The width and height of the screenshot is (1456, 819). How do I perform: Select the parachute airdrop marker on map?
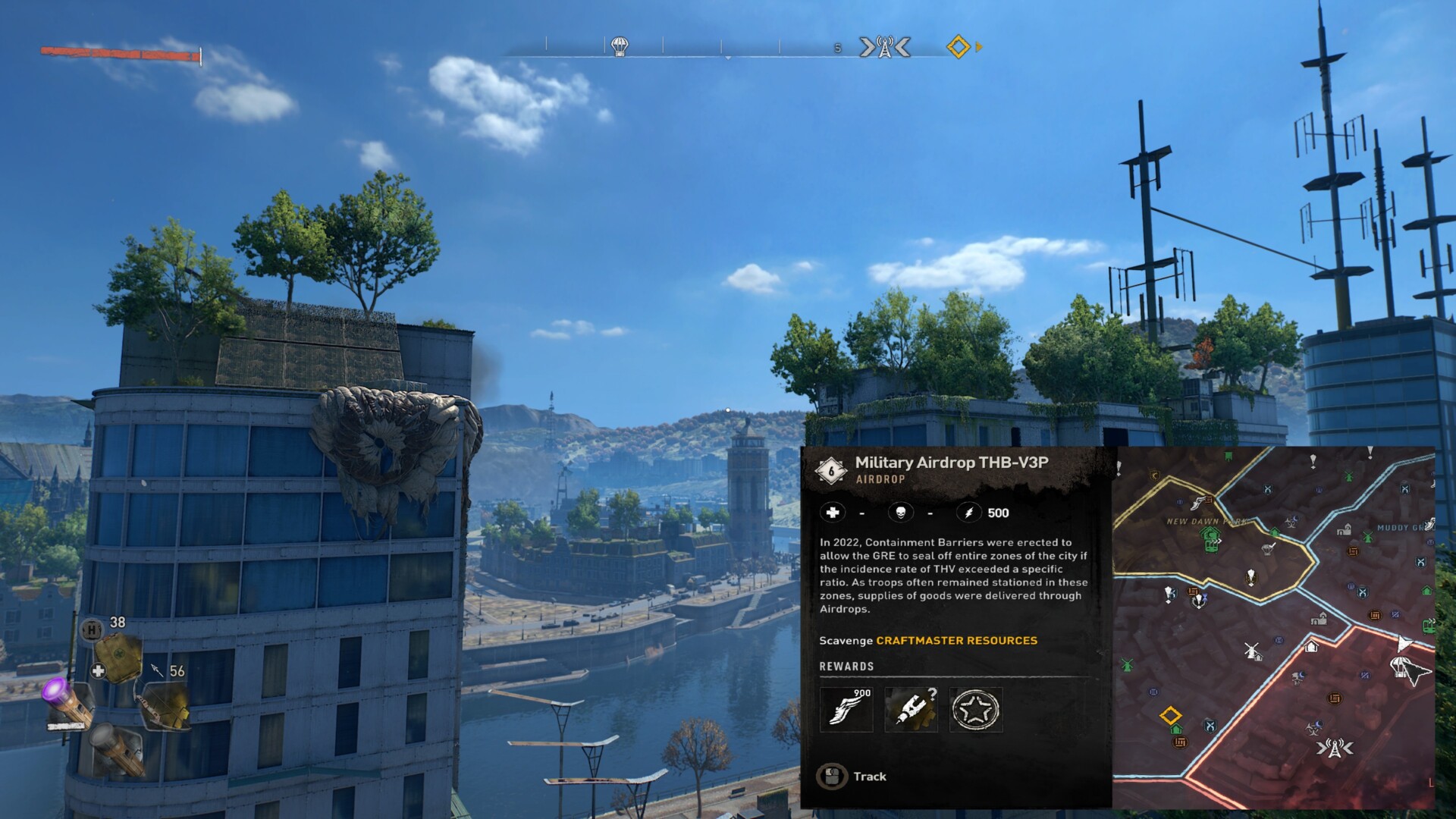(x=1400, y=668)
